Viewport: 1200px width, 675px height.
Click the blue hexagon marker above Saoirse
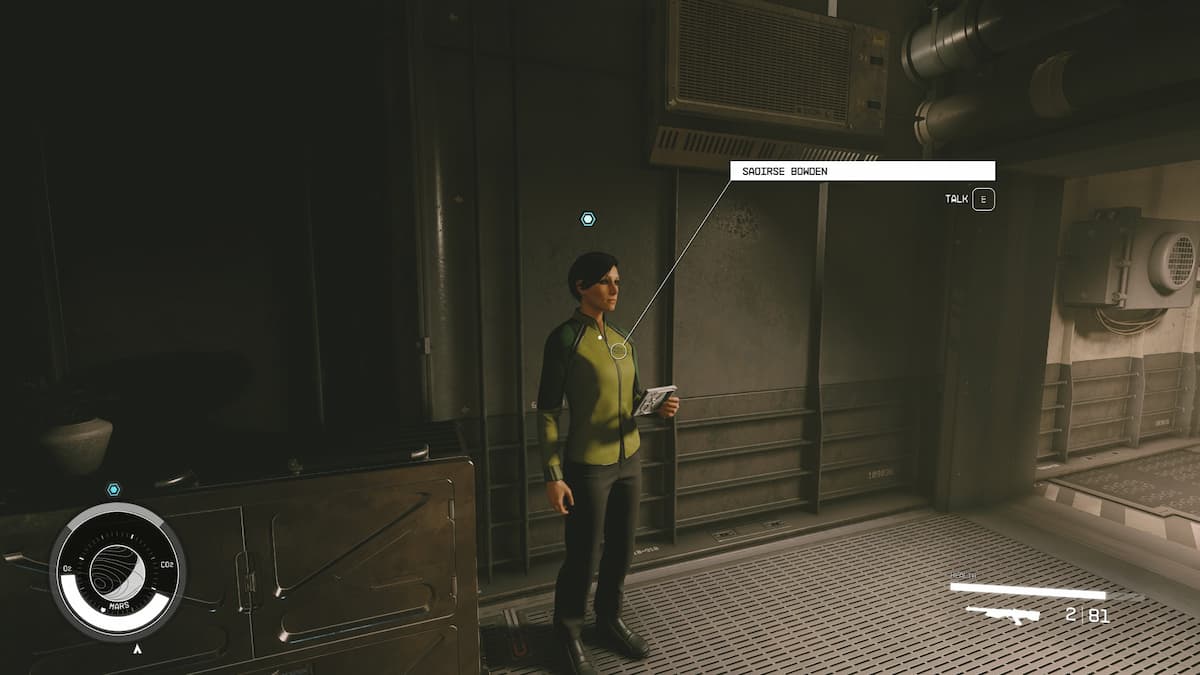pos(588,219)
